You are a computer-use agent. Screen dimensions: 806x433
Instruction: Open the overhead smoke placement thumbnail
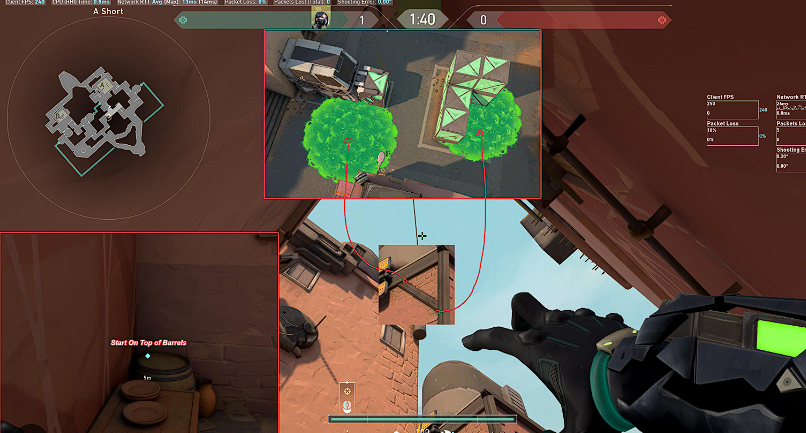pyautogui.click(x=402, y=113)
